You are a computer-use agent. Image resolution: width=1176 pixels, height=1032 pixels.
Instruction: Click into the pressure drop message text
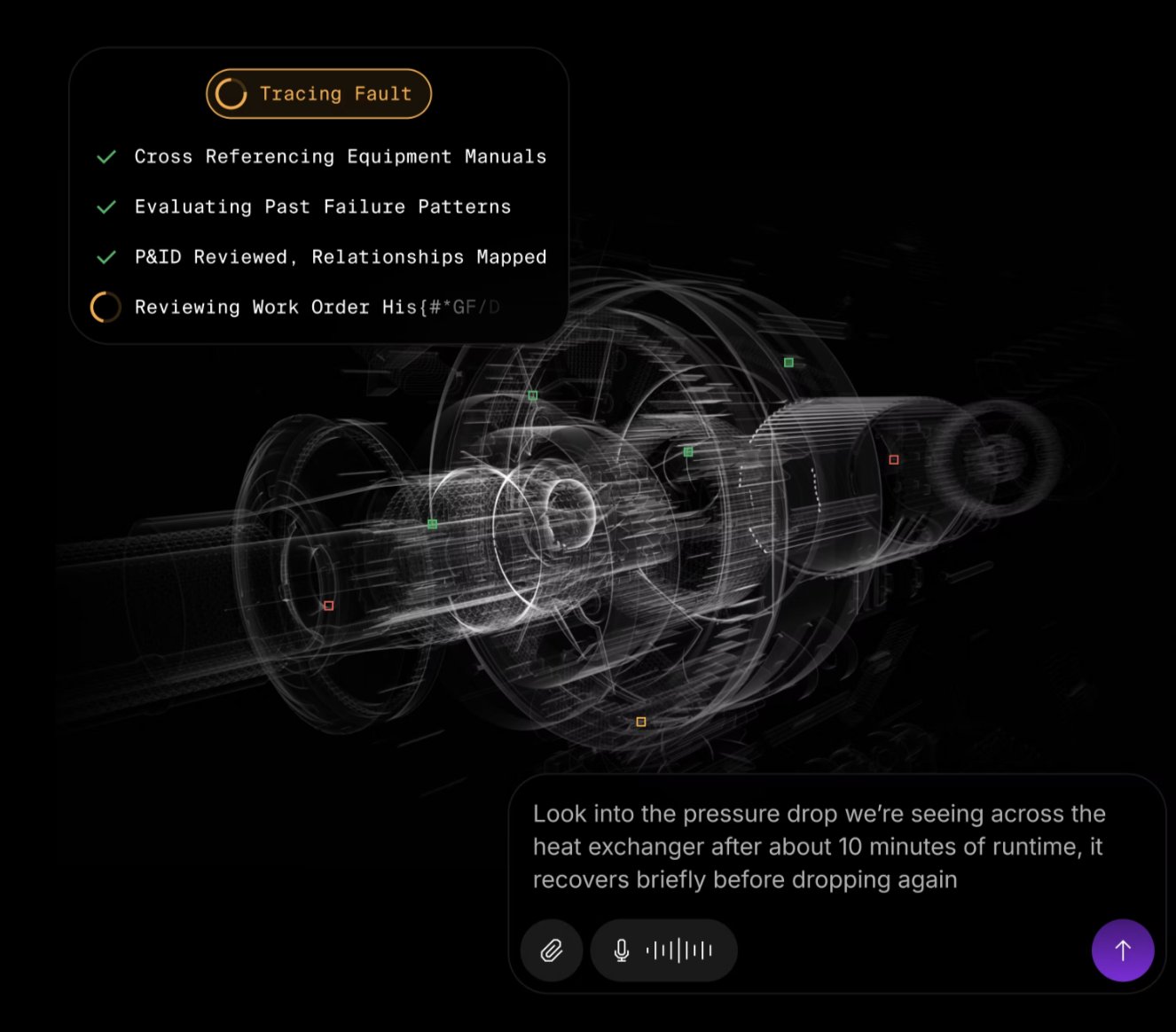pyautogui.click(x=819, y=847)
